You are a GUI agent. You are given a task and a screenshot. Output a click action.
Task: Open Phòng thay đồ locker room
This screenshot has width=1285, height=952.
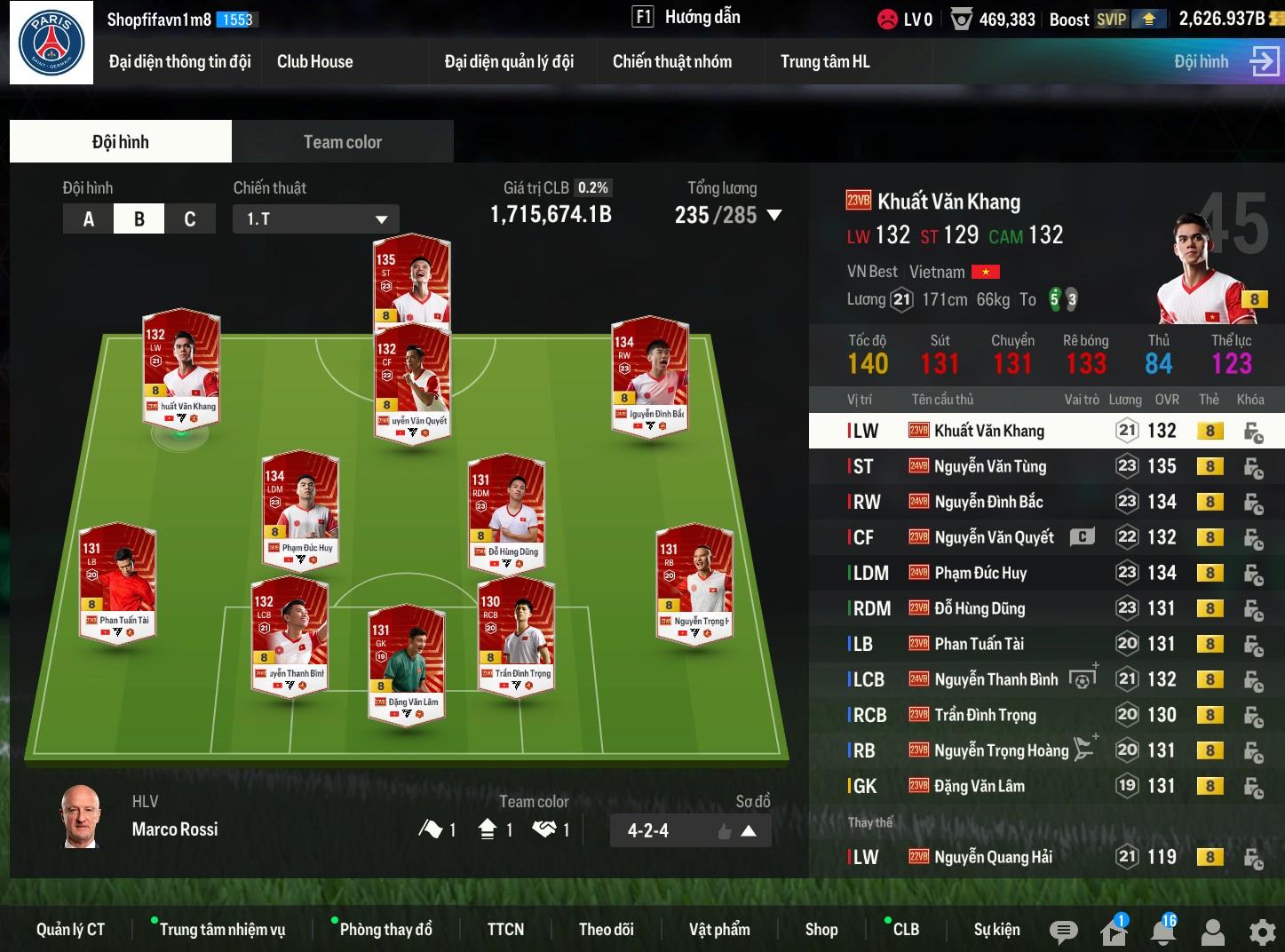(385, 930)
